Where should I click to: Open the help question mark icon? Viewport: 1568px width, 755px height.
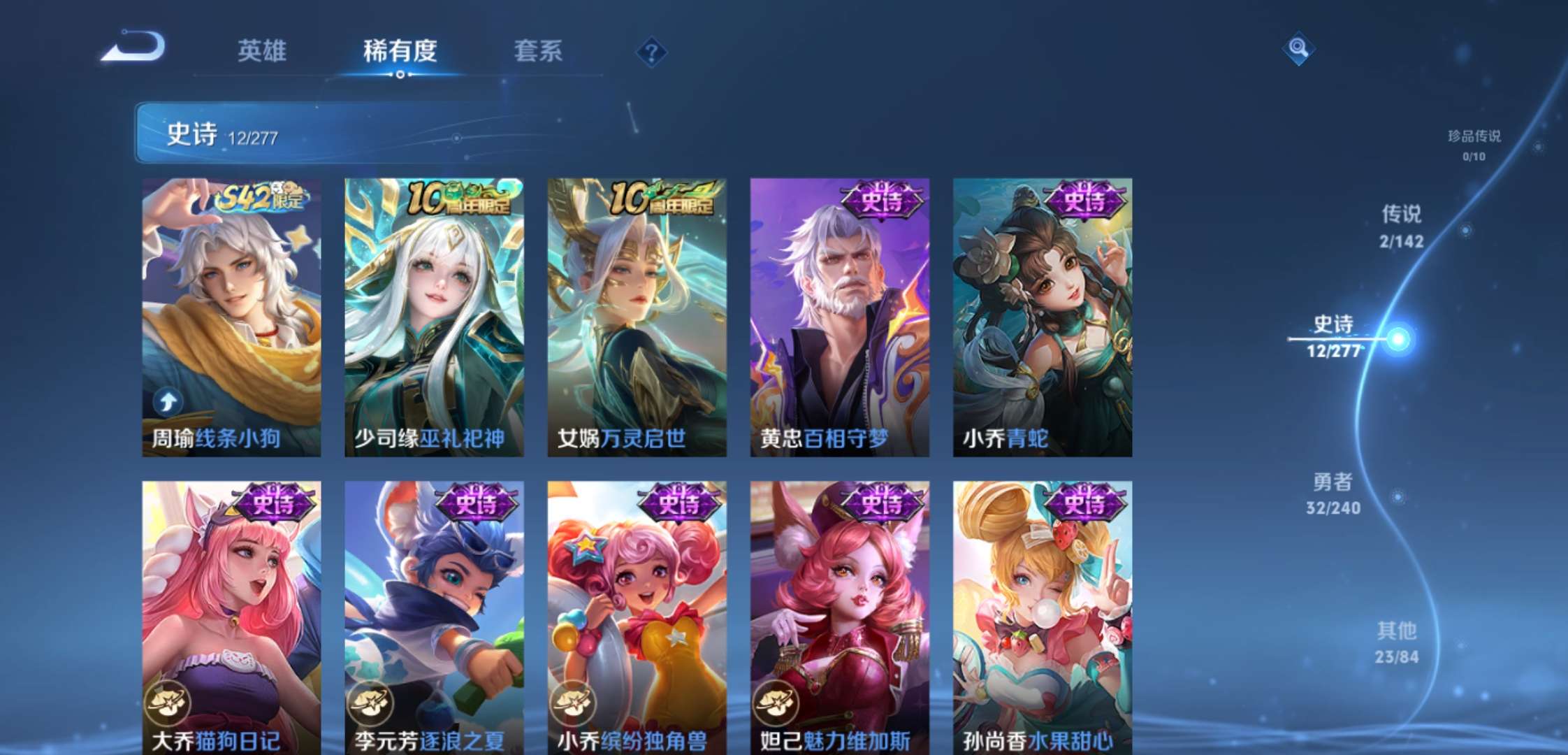point(651,51)
